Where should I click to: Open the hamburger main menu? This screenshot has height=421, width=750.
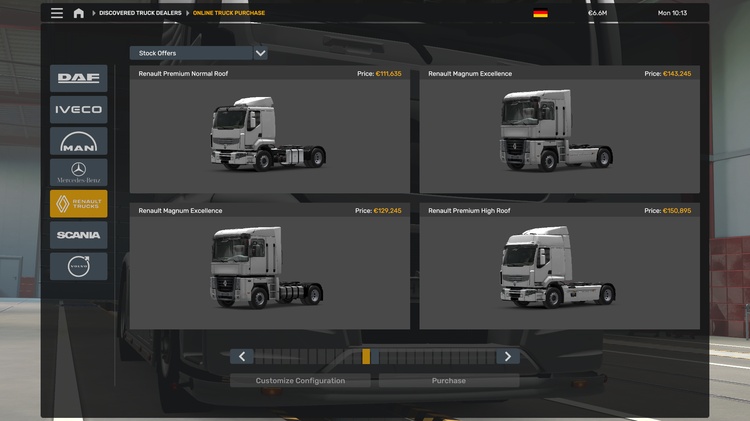coord(57,13)
